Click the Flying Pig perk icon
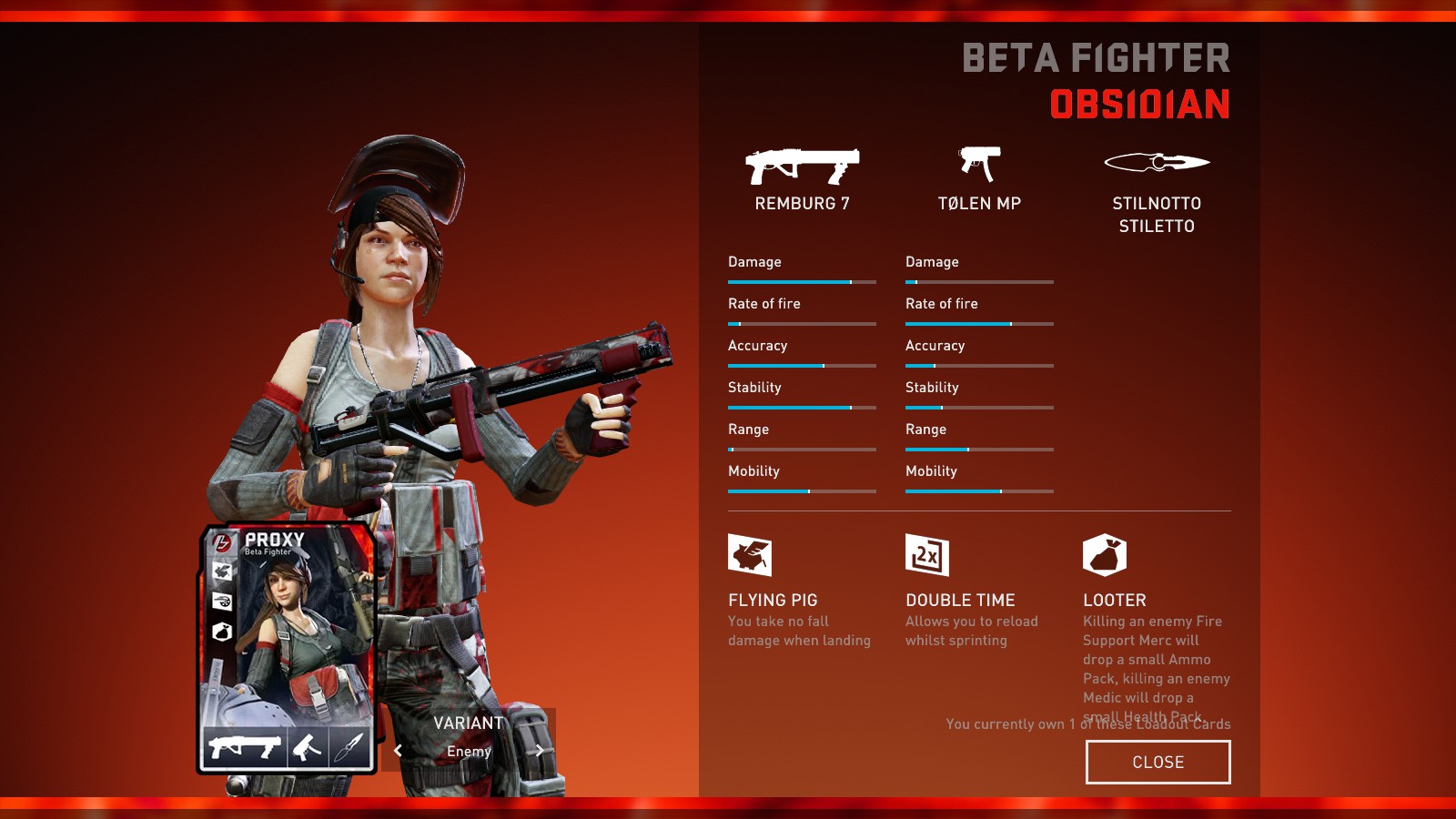Image resolution: width=1456 pixels, height=819 pixels. pos(750,555)
